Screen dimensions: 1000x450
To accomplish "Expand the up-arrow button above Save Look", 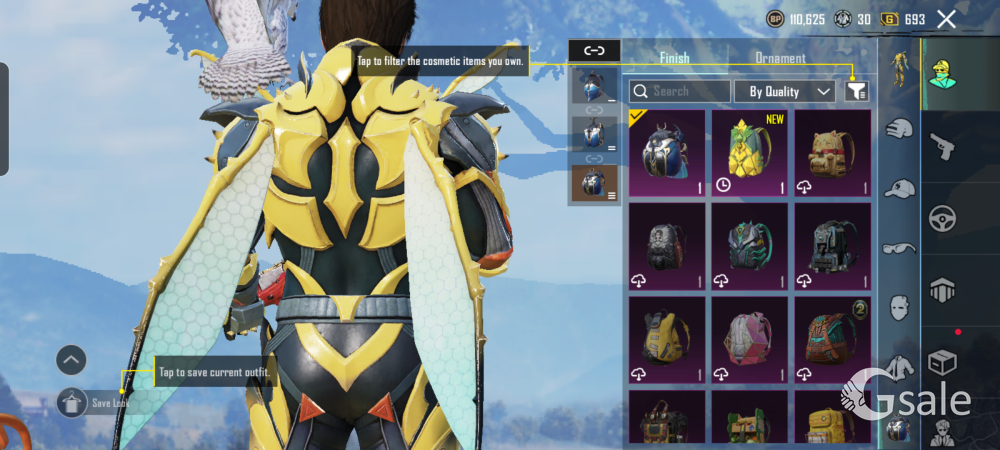I will [71, 359].
